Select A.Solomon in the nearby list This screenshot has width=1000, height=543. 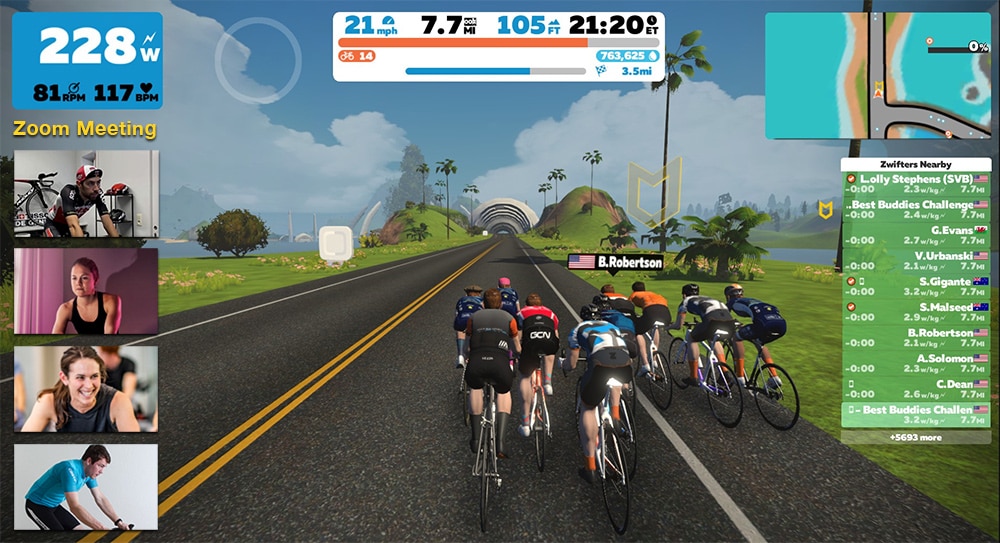click(916, 363)
